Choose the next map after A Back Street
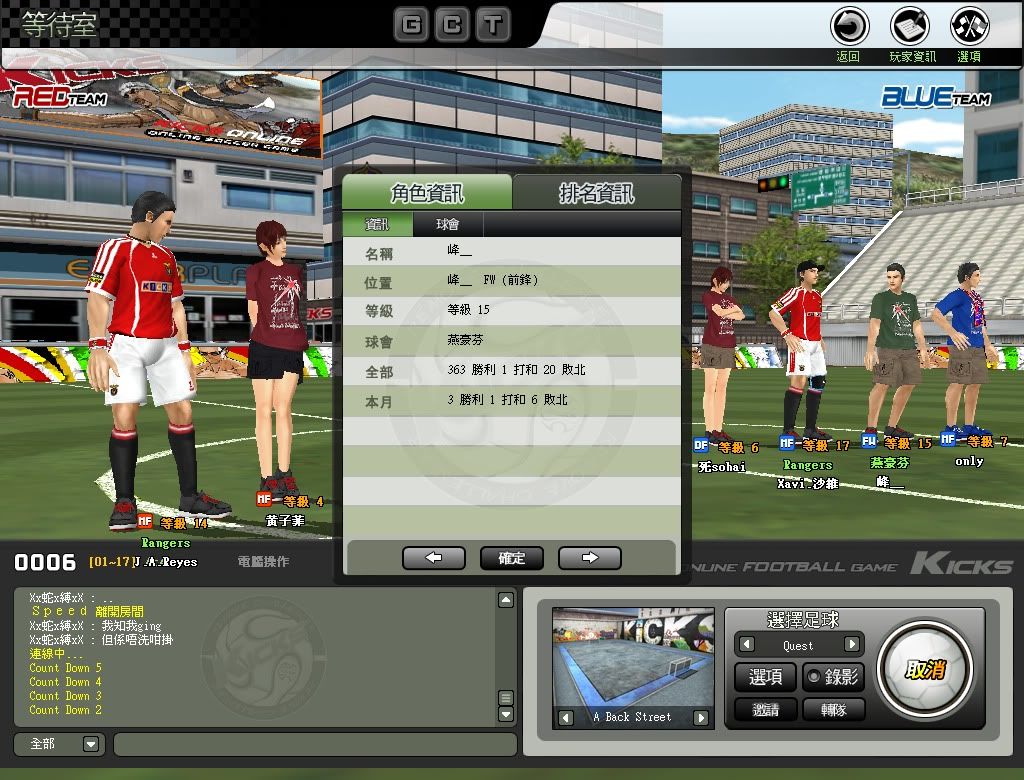 tap(700, 717)
